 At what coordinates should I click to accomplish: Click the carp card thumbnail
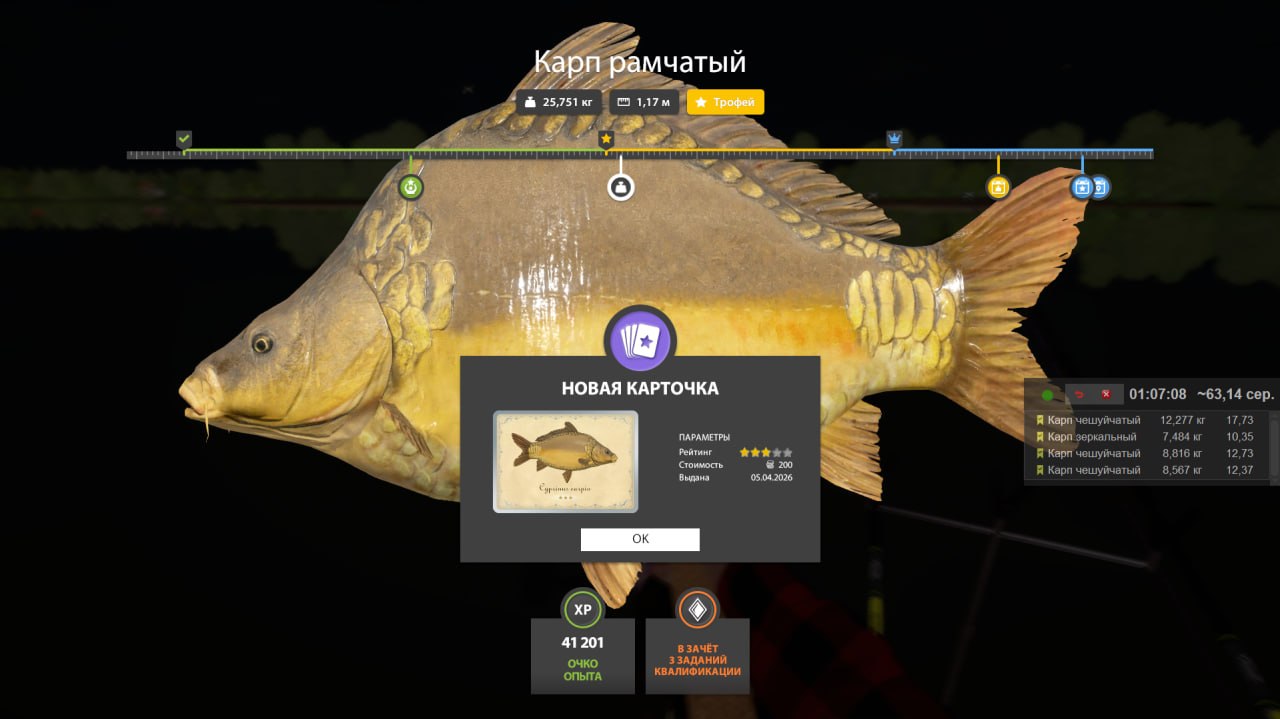coord(565,462)
